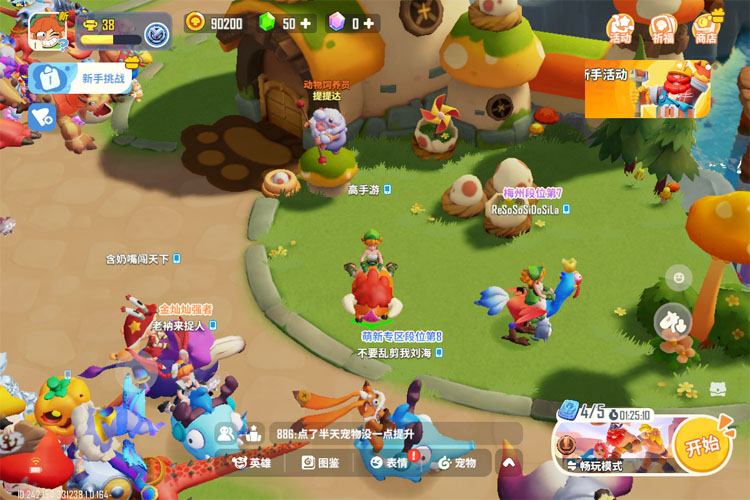Open the 商店 shop
This screenshot has width=750, height=500.
point(707,28)
